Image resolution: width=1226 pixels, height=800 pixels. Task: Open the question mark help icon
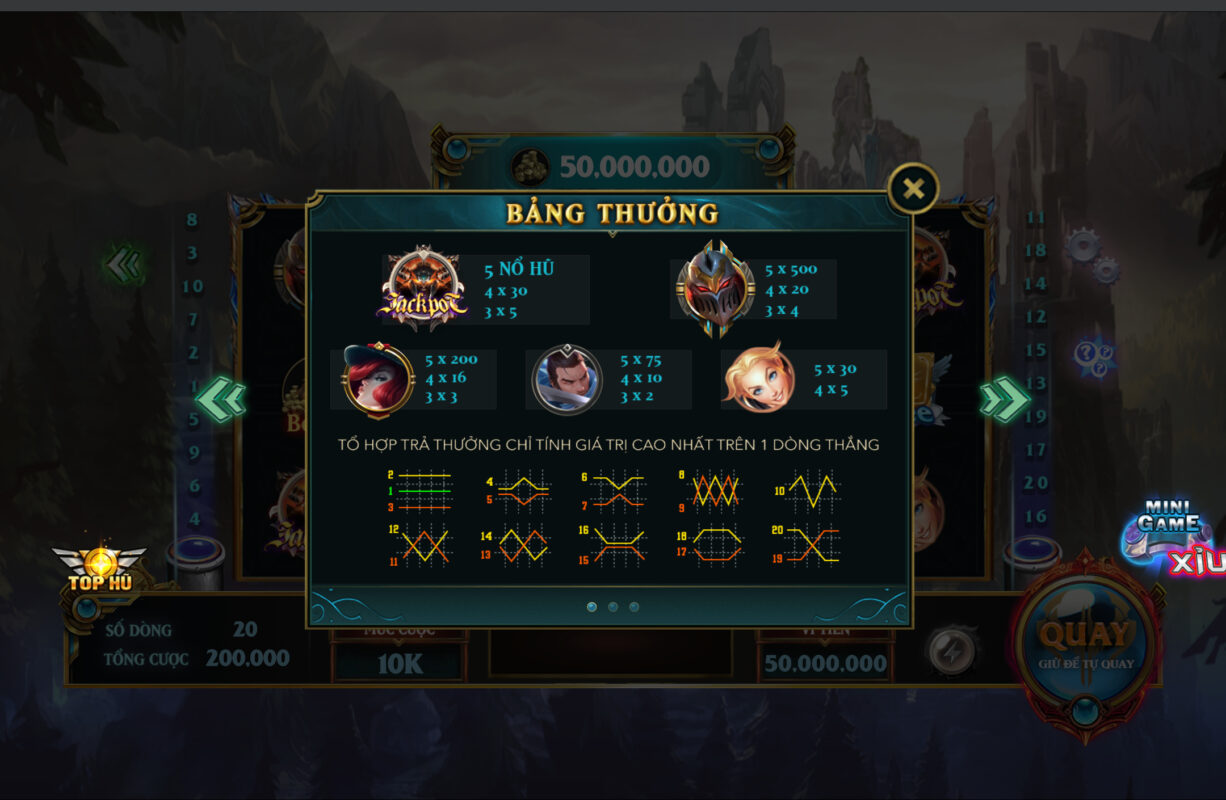pyautogui.click(x=1093, y=355)
